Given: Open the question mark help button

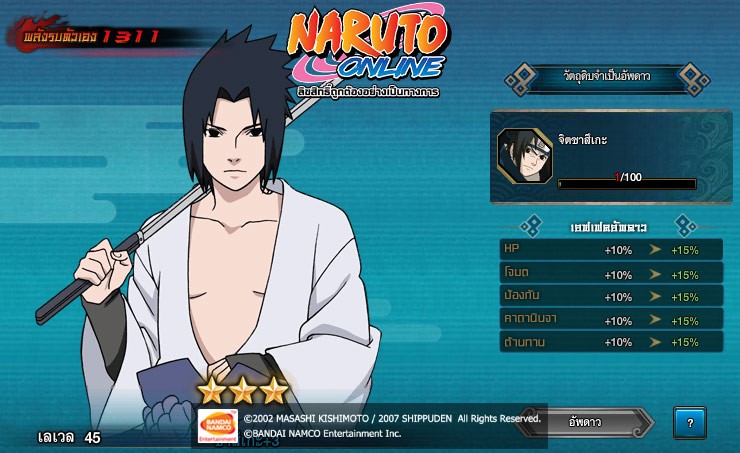Looking at the screenshot, I should (x=689, y=422).
